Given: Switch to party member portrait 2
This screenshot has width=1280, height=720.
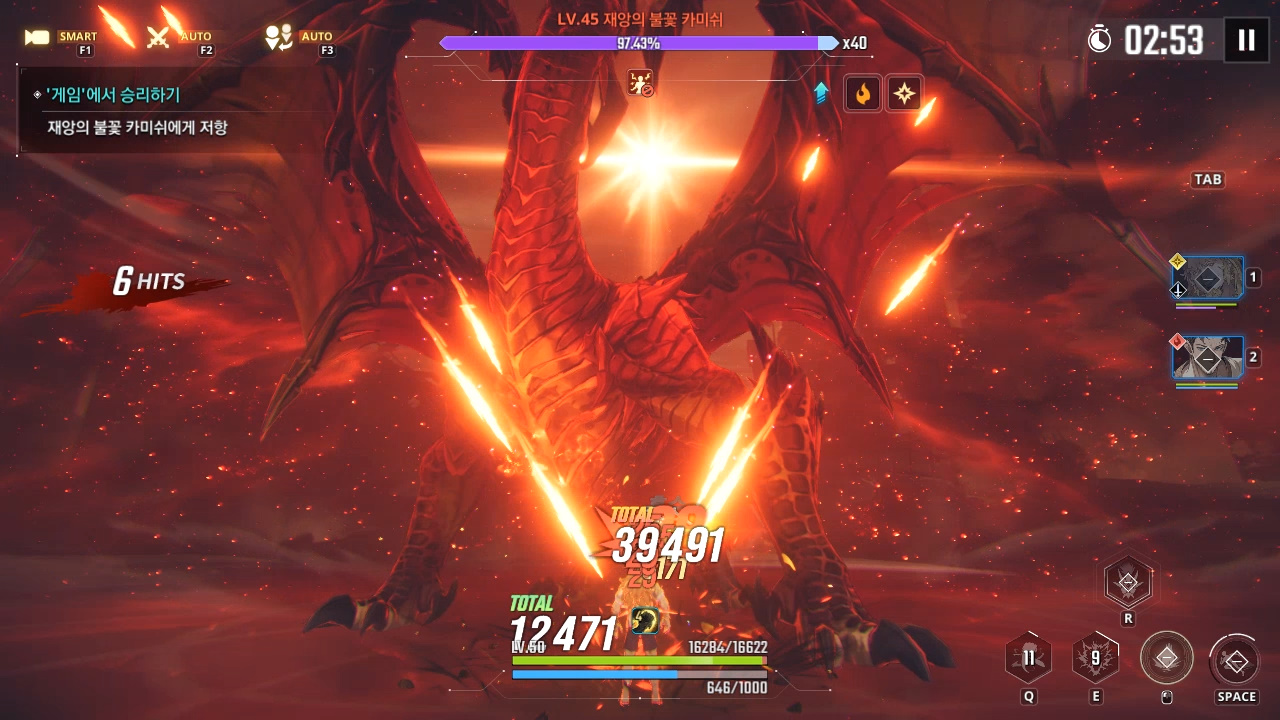Looking at the screenshot, I should [1208, 357].
